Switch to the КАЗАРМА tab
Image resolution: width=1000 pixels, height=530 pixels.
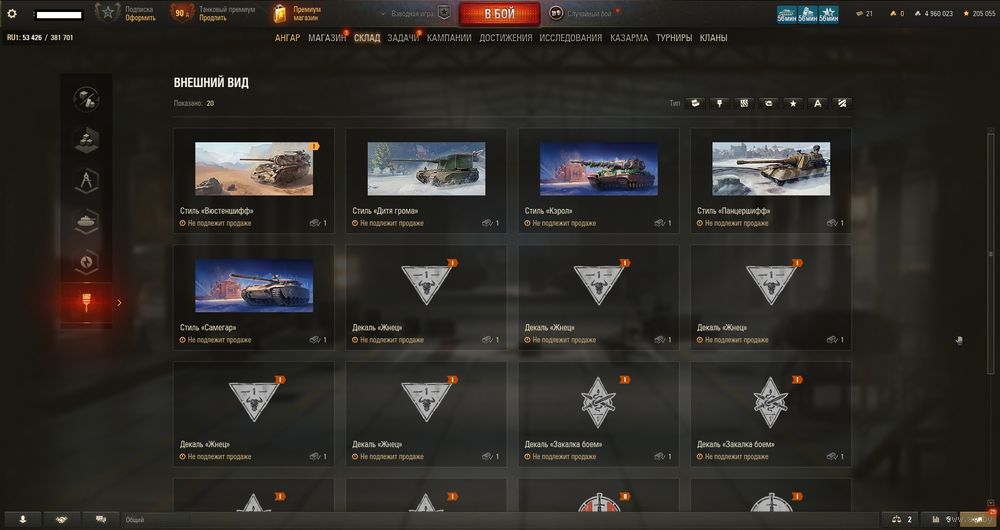pyautogui.click(x=629, y=38)
